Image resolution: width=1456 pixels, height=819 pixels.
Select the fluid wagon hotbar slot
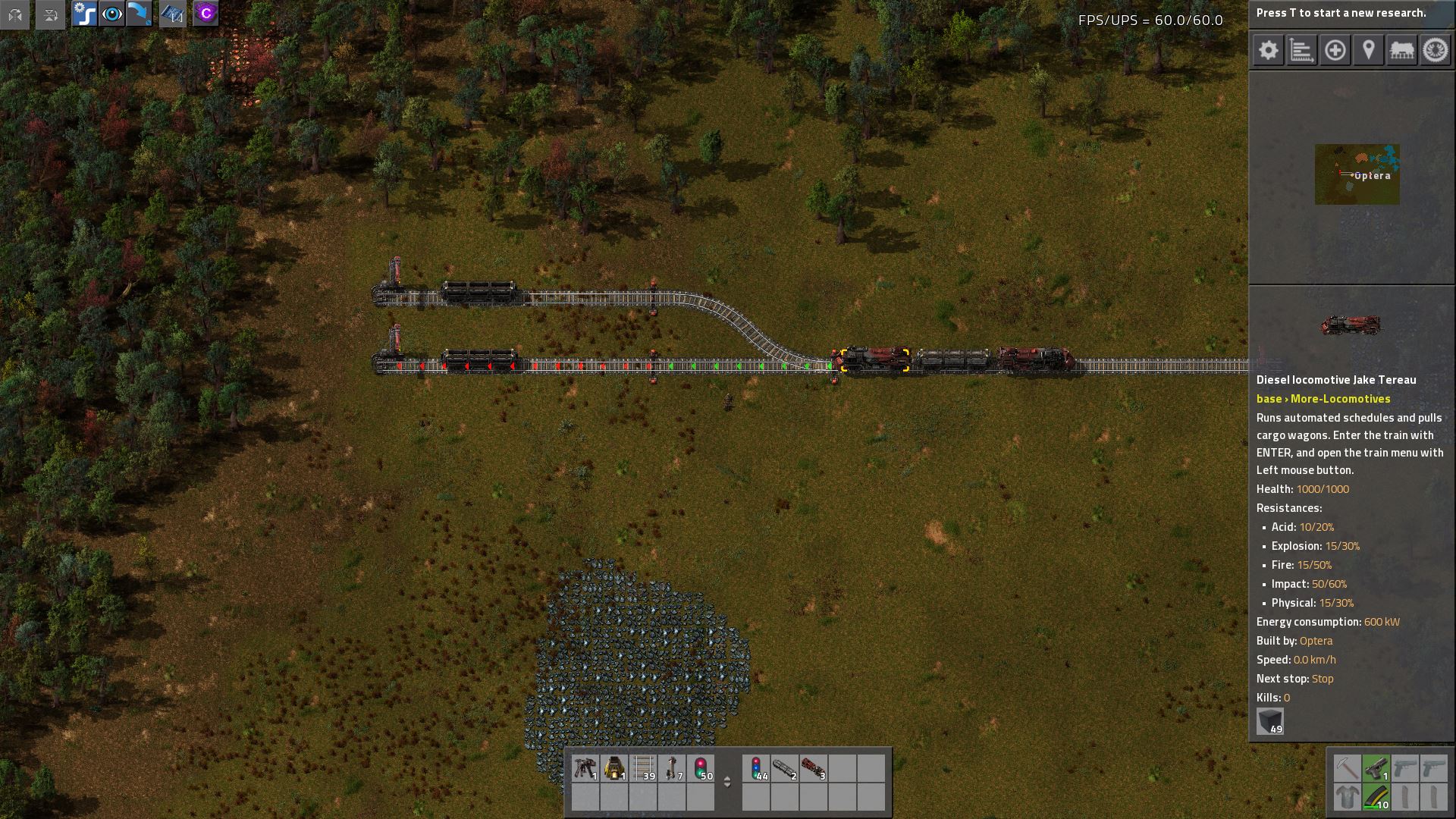tap(785, 768)
